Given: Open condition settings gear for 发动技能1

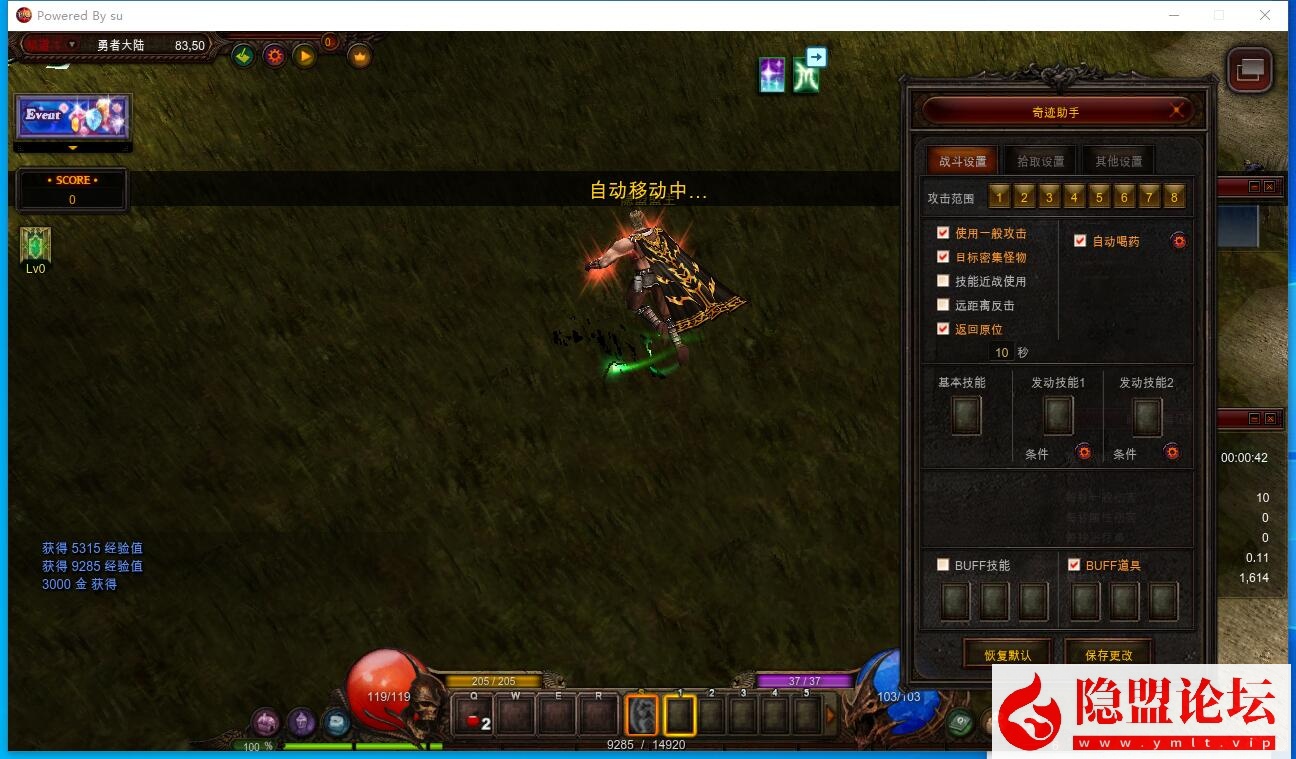Looking at the screenshot, I should pyautogui.click(x=1084, y=453).
